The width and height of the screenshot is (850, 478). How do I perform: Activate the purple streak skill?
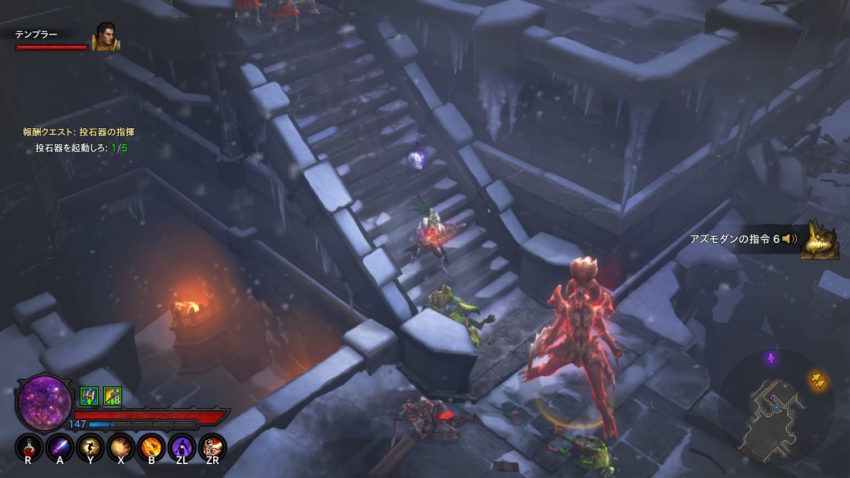coord(58,446)
